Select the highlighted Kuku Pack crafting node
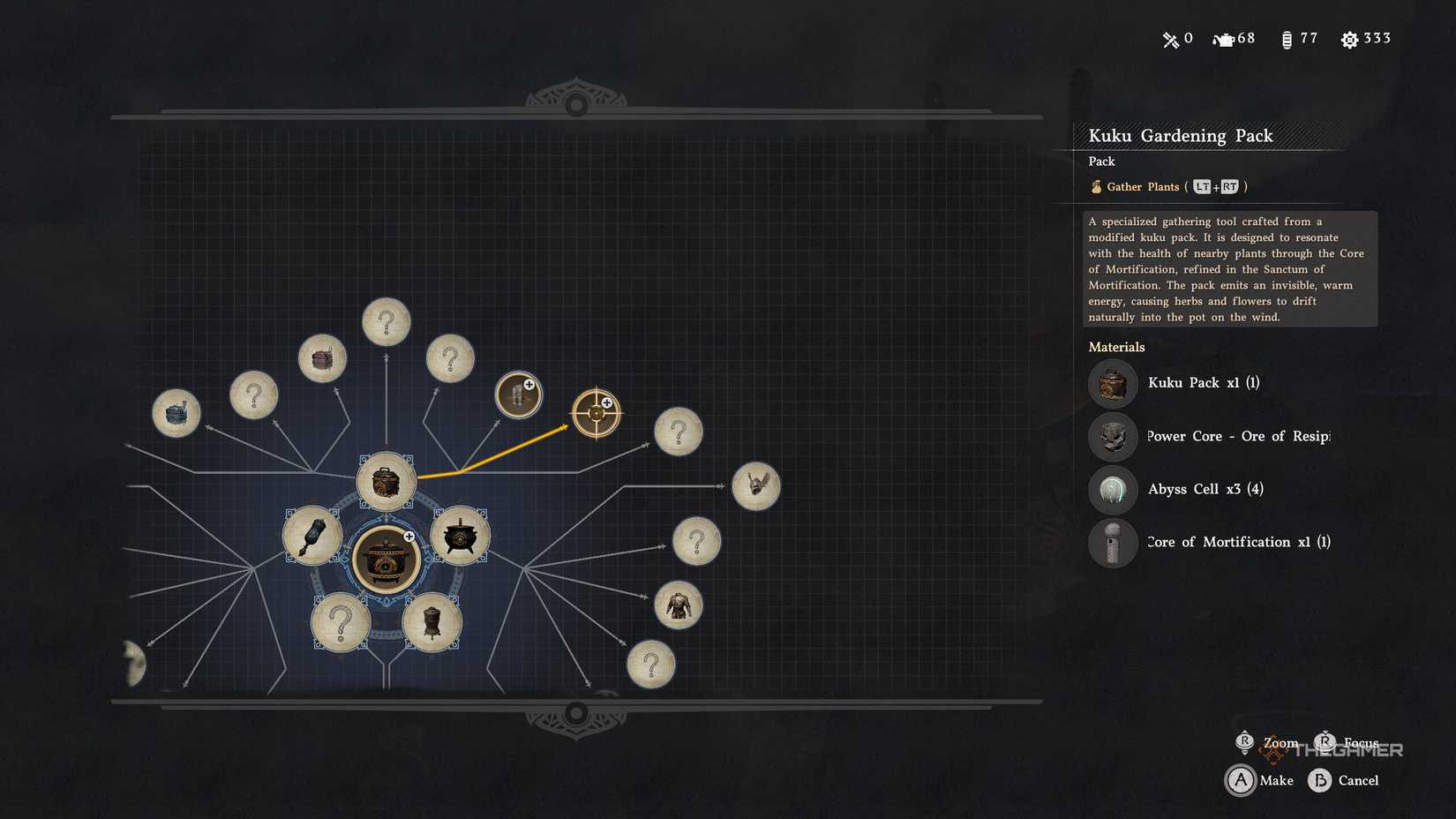The height and width of the screenshot is (819, 1456). [x=387, y=479]
